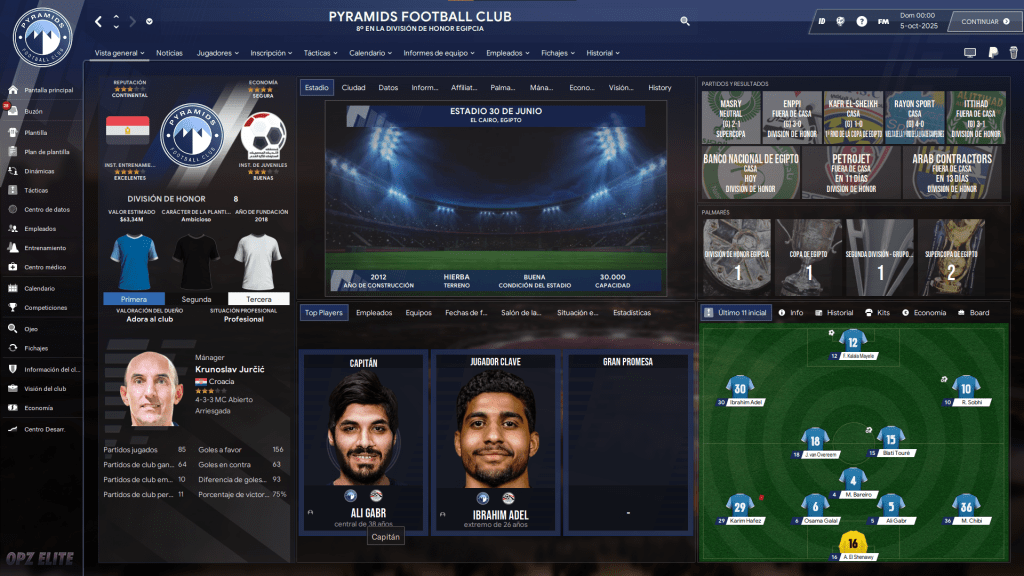Go back with the left arrow
Viewport: 1024px width, 576px height.
[98, 21]
